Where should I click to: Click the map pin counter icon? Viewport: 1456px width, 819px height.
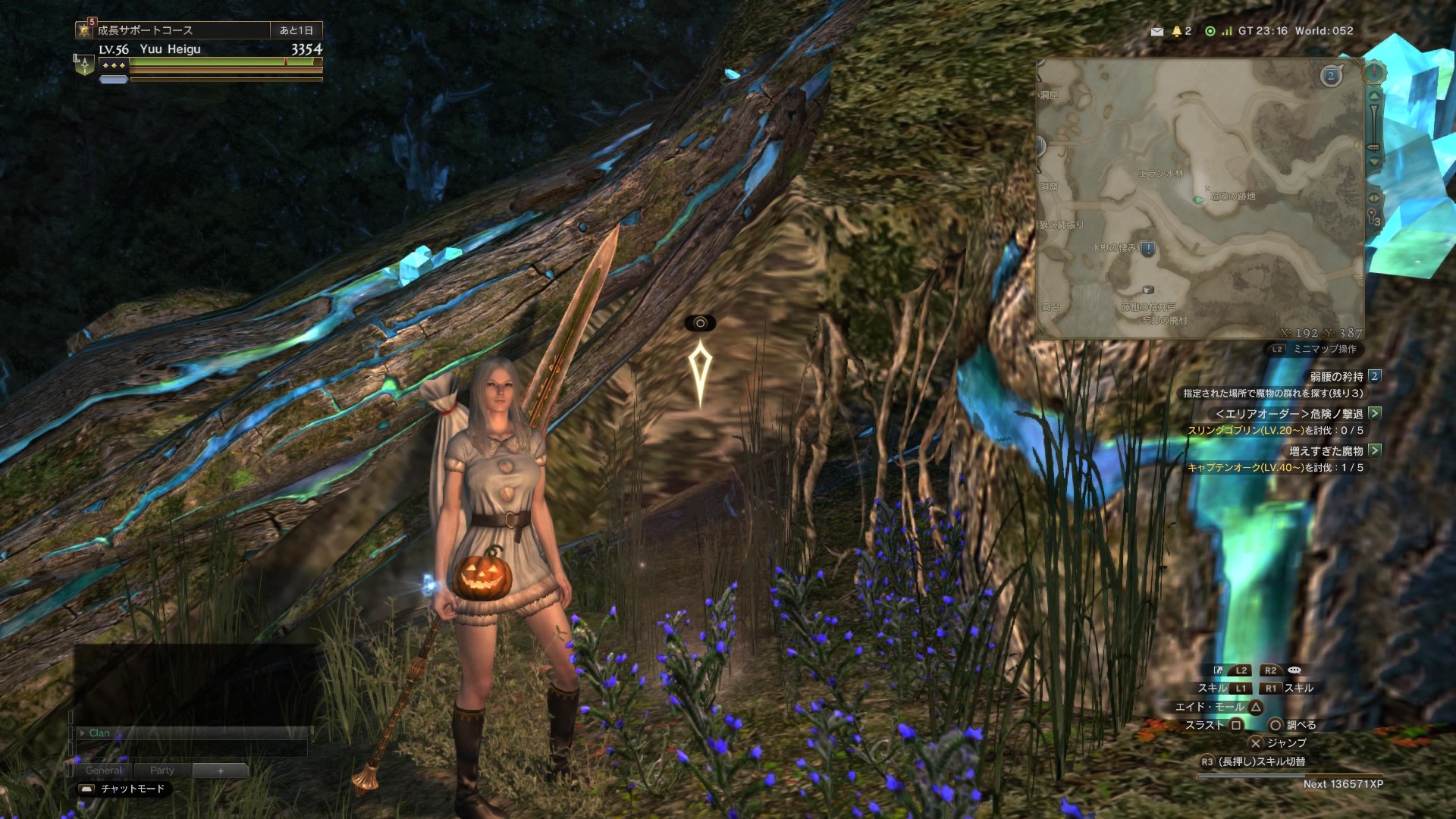tap(1373, 218)
